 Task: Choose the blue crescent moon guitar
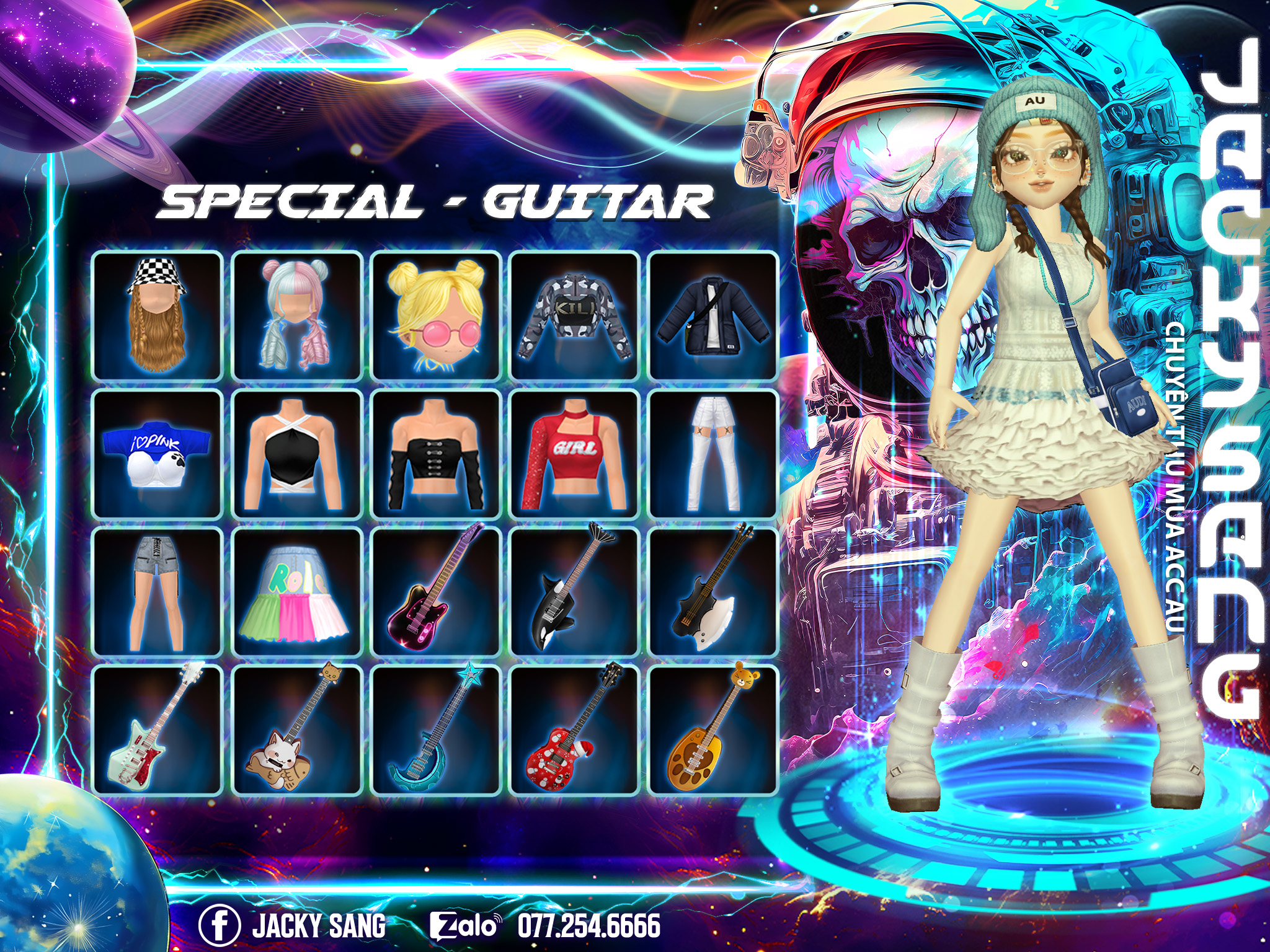(435, 729)
